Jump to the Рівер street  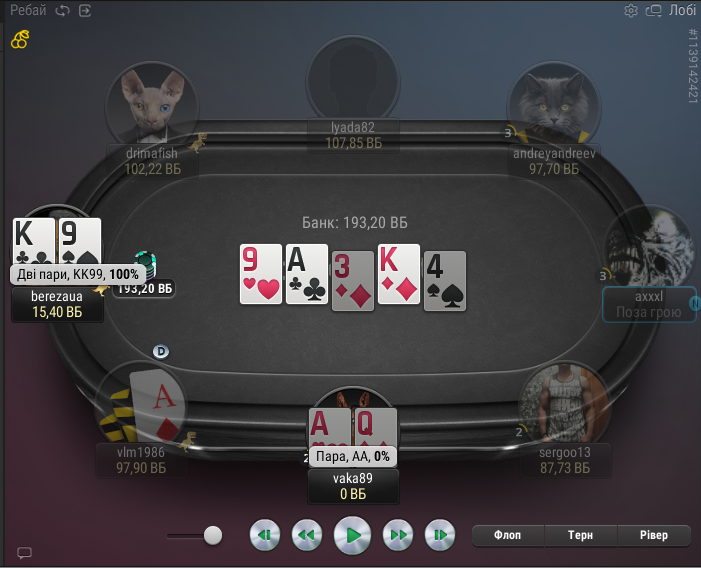(x=654, y=535)
